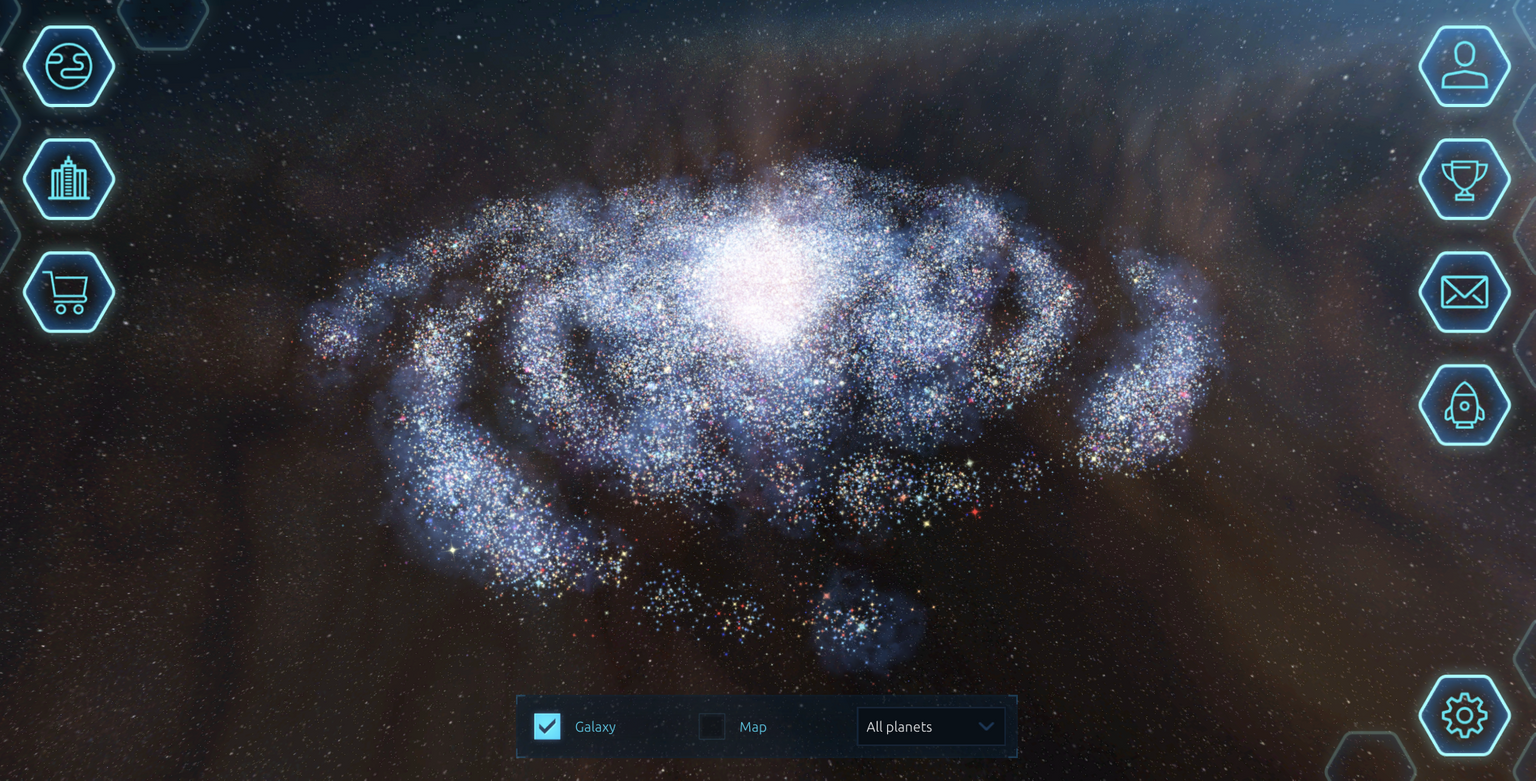The height and width of the screenshot is (781, 1536).
Task: Check messages via the envelope icon
Action: (1464, 293)
